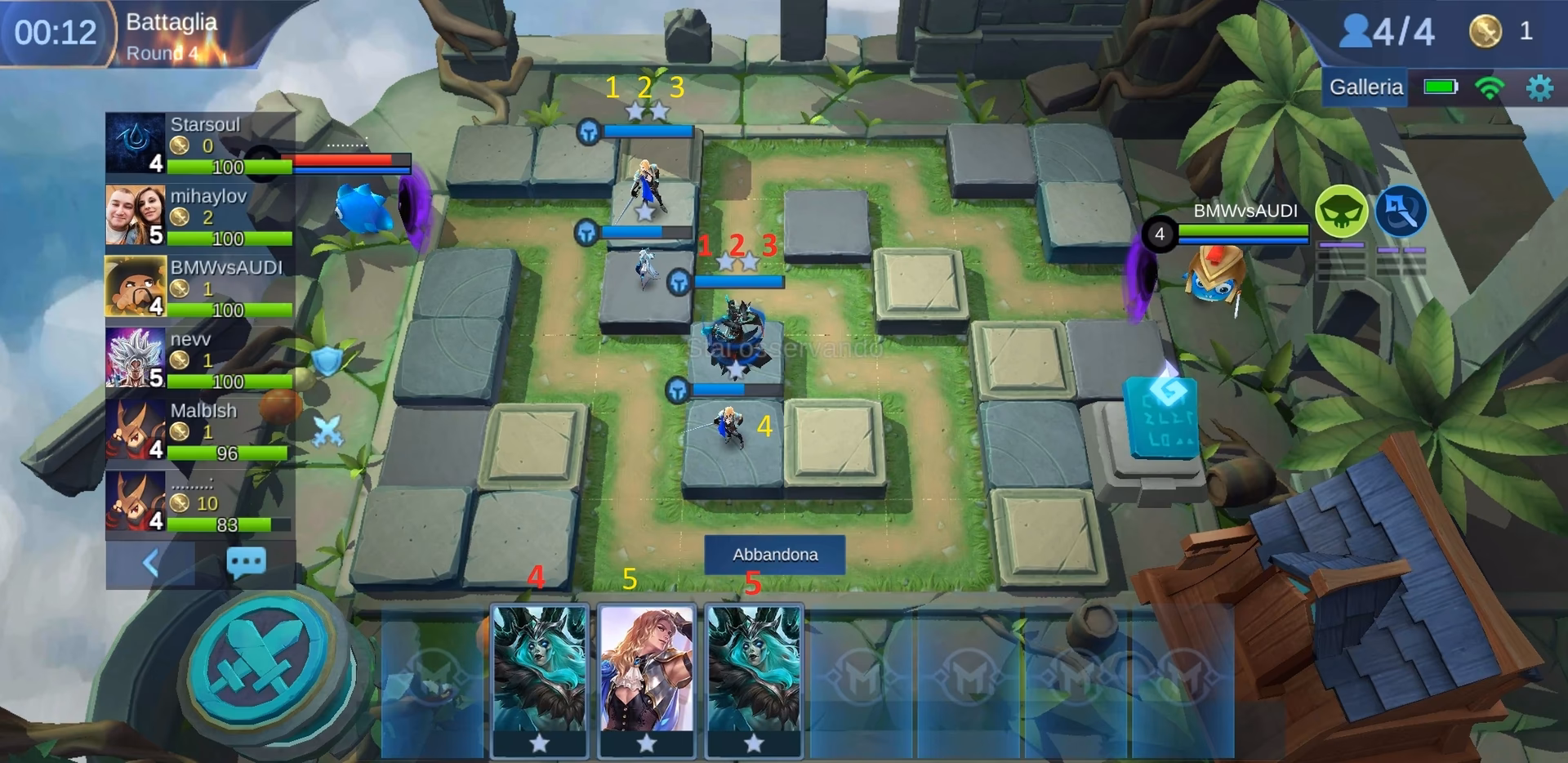Image resolution: width=1568 pixels, height=763 pixels.
Task: Select the Lancelot hero card
Action: coord(647,678)
